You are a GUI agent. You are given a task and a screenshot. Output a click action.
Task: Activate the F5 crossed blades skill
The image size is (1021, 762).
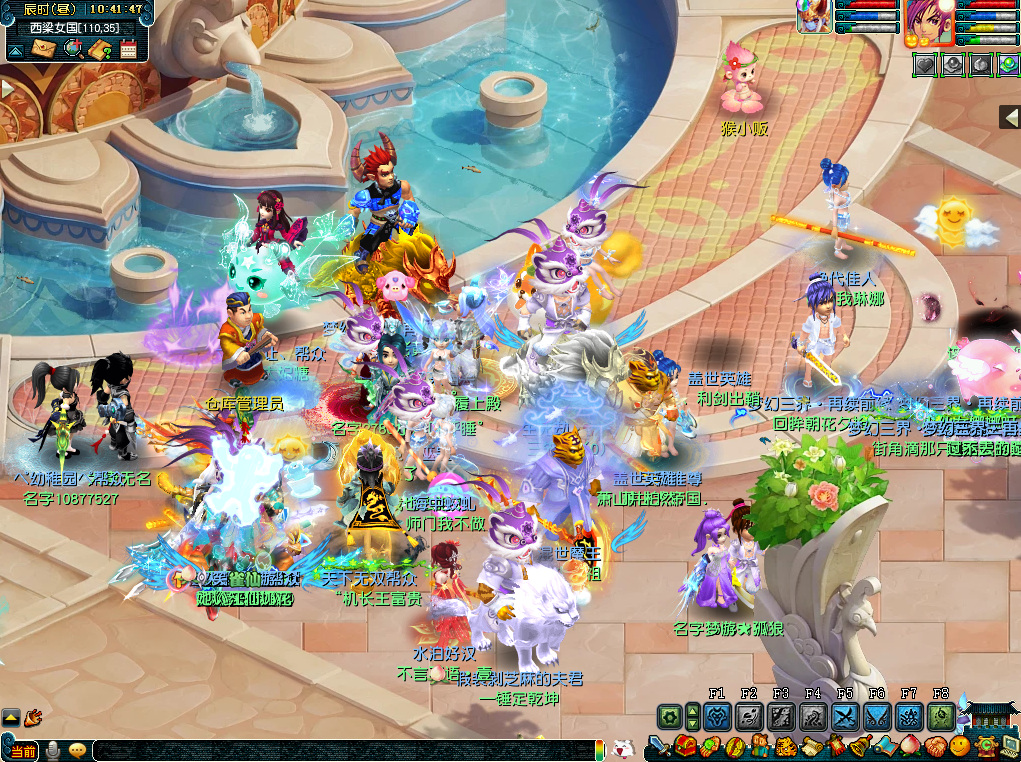pyautogui.click(x=845, y=716)
